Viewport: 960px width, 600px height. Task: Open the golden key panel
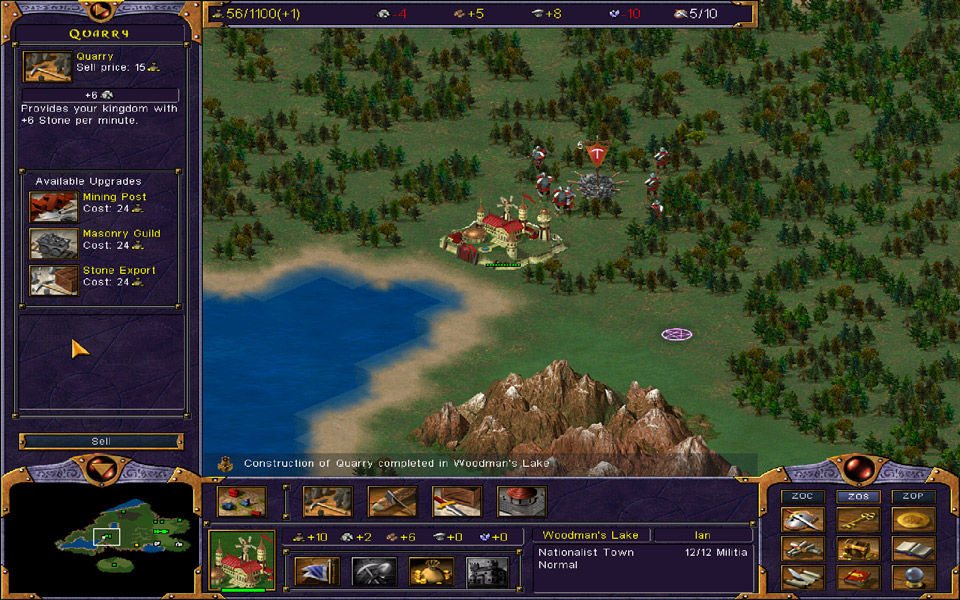858,520
